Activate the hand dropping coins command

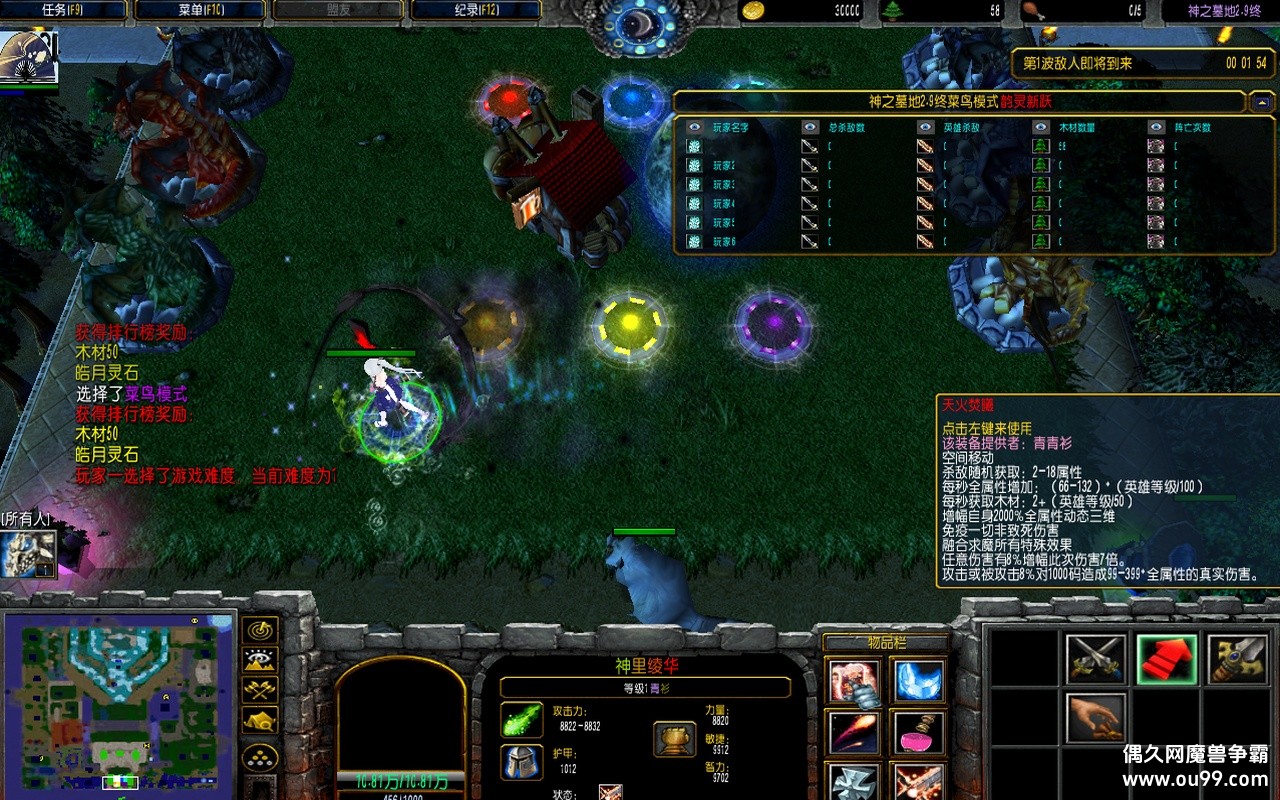click(1095, 717)
